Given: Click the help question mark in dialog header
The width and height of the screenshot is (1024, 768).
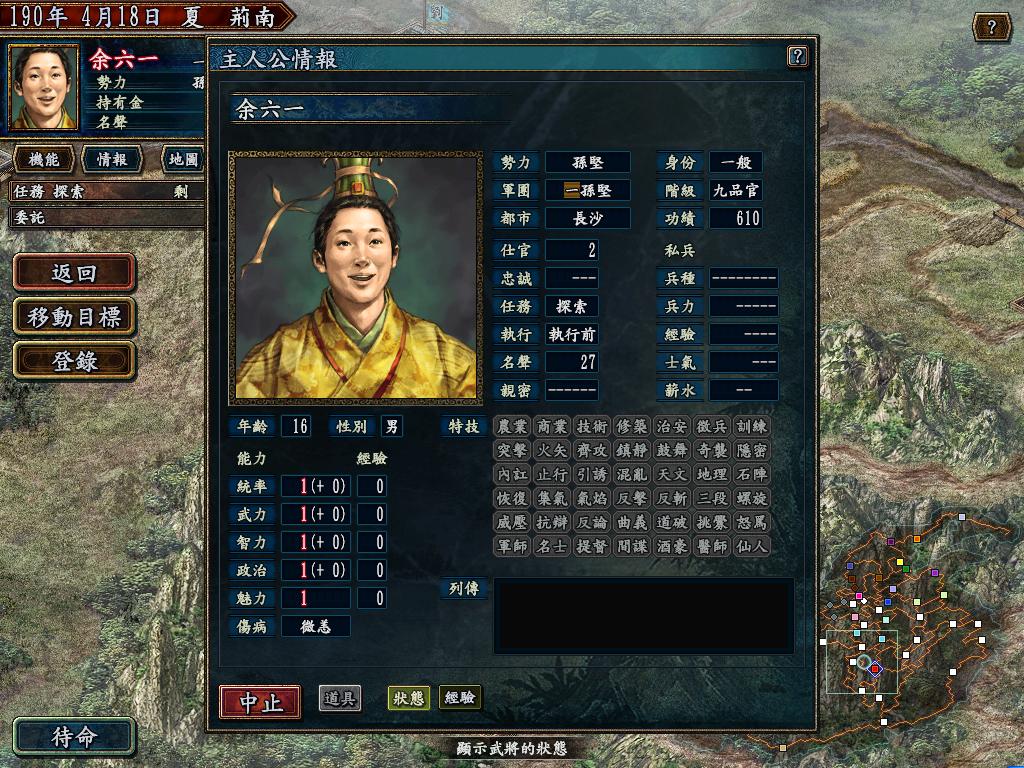Looking at the screenshot, I should coord(797,56).
